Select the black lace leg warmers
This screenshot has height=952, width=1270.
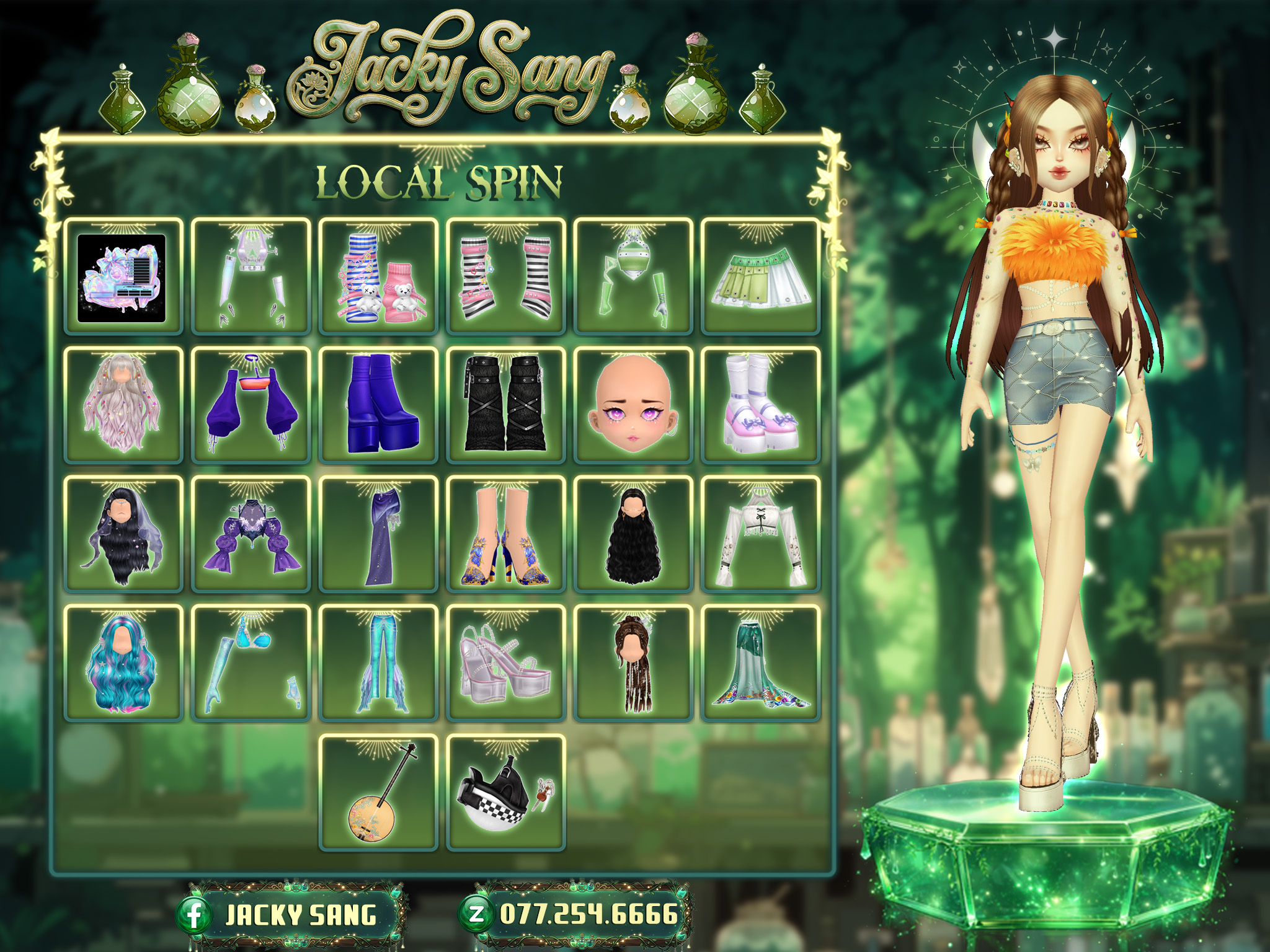click(x=506, y=405)
